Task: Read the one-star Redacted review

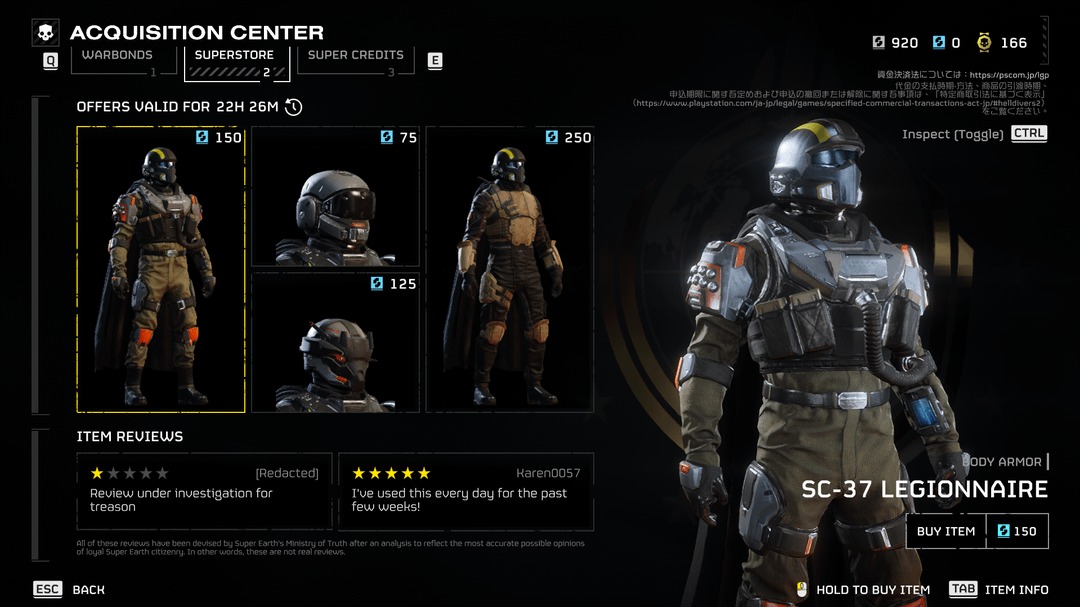Action: point(205,491)
